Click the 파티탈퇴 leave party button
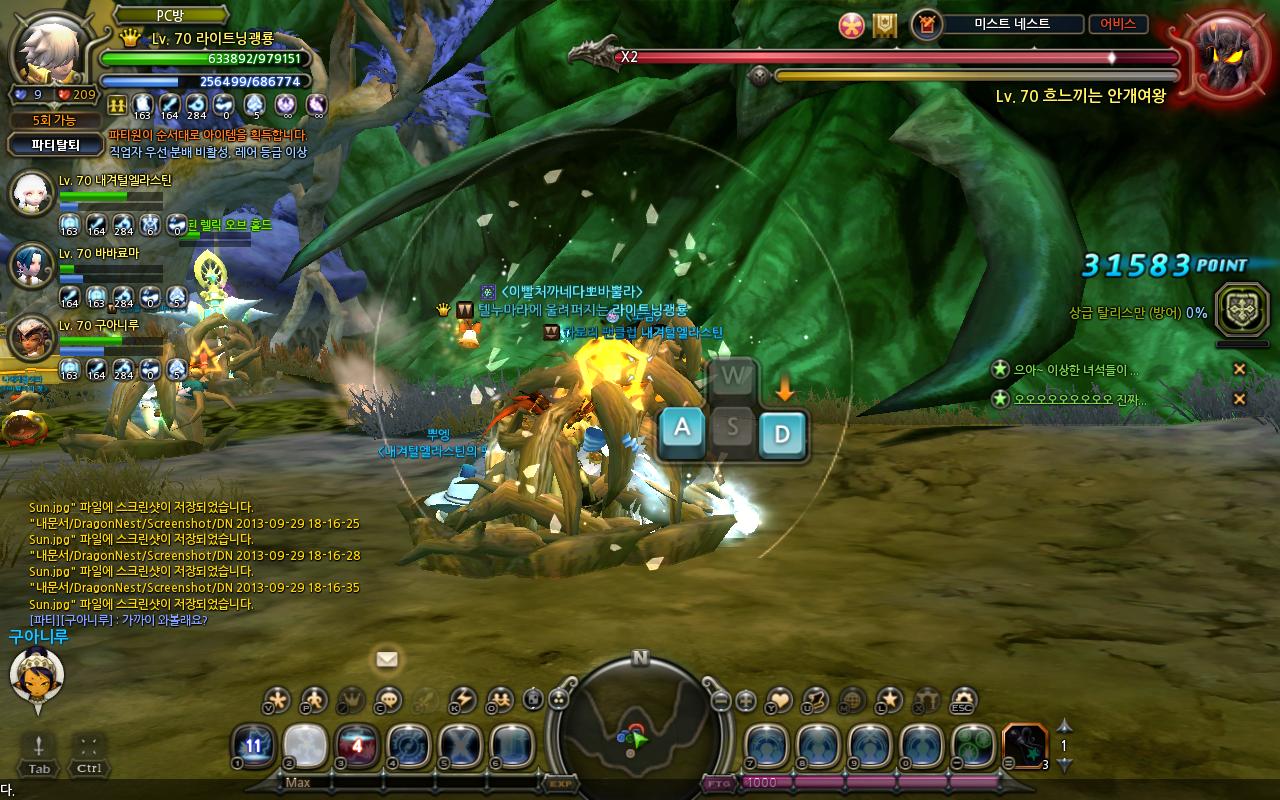Image resolution: width=1280 pixels, height=800 pixels. [x=54, y=145]
